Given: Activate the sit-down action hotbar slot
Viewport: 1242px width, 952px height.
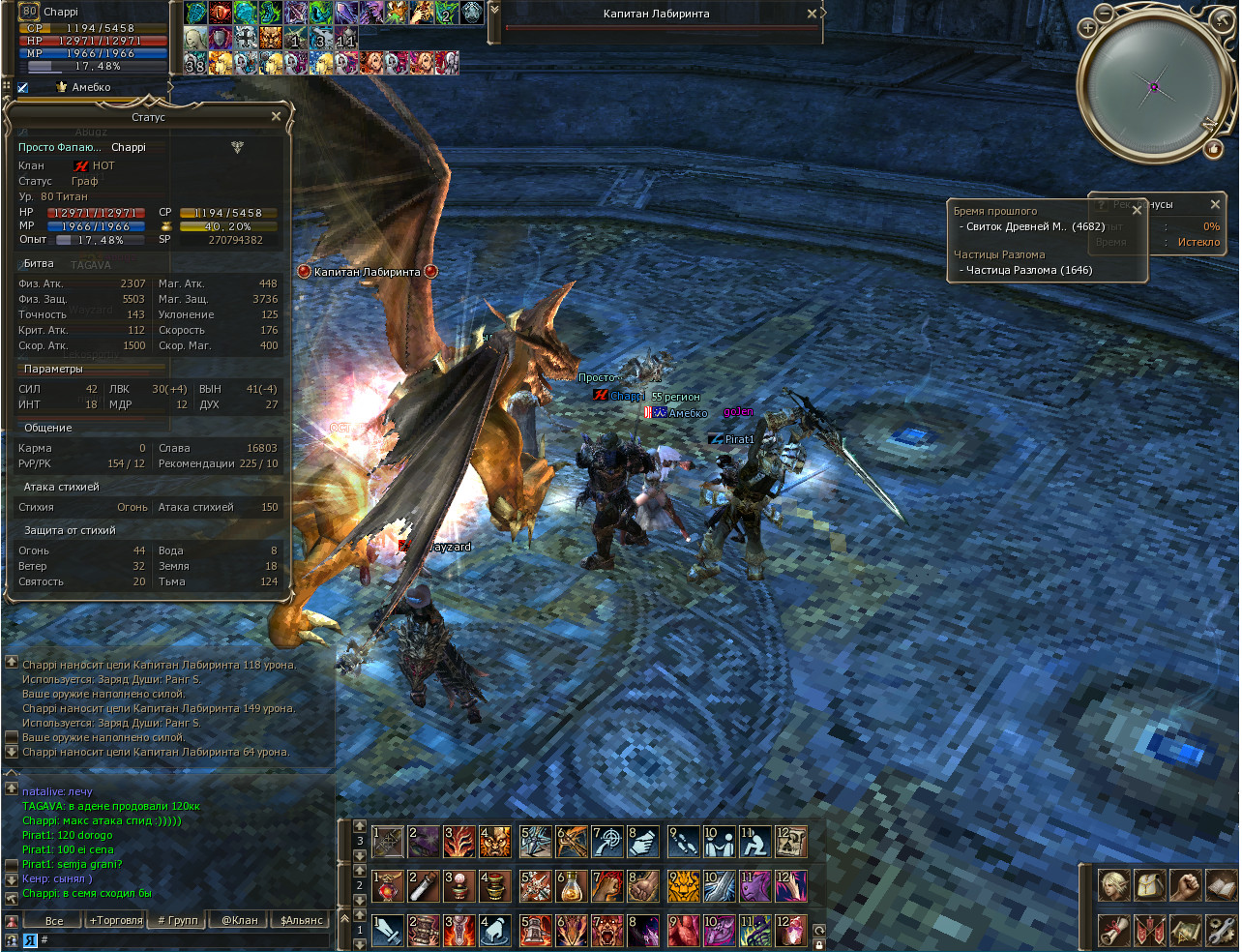Looking at the screenshot, I should (x=754, y=842).
